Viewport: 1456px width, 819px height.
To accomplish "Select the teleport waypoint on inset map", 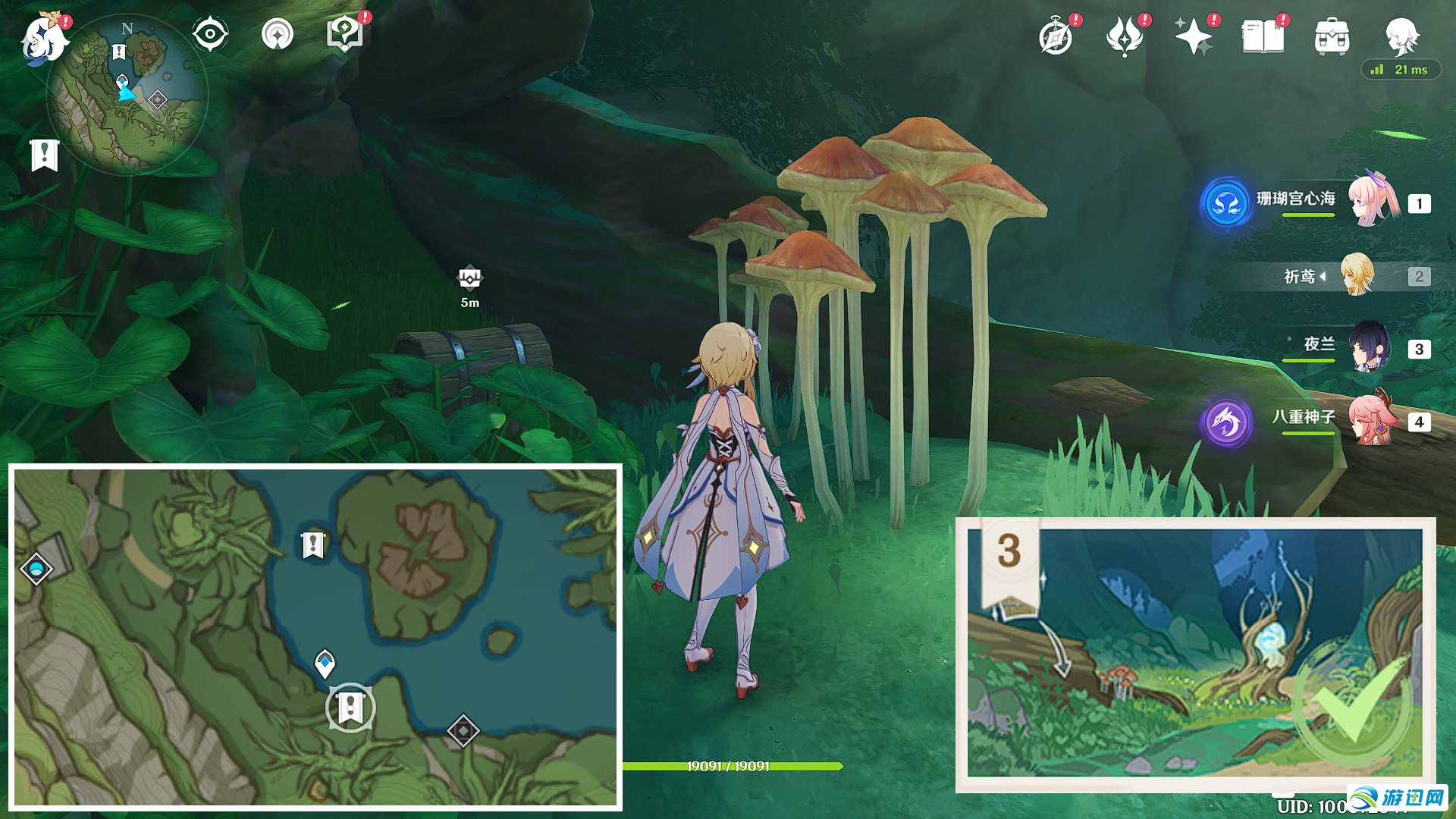I will pos(36,568).
